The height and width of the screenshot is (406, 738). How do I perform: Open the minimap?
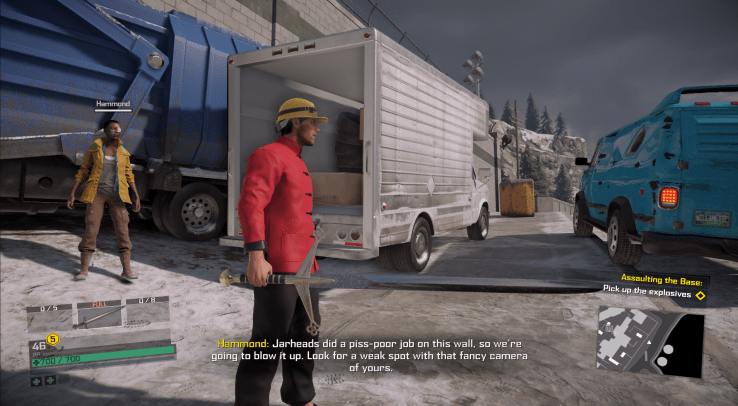pyautogui.click(x=650, y=341)
